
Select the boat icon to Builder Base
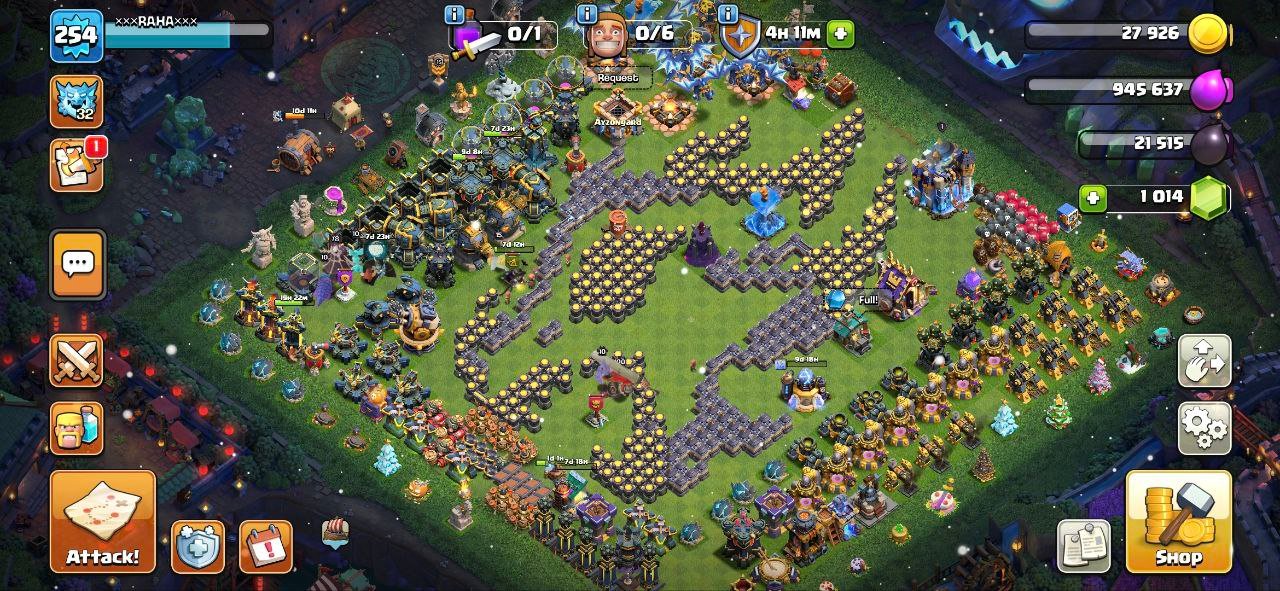[336, 532]
